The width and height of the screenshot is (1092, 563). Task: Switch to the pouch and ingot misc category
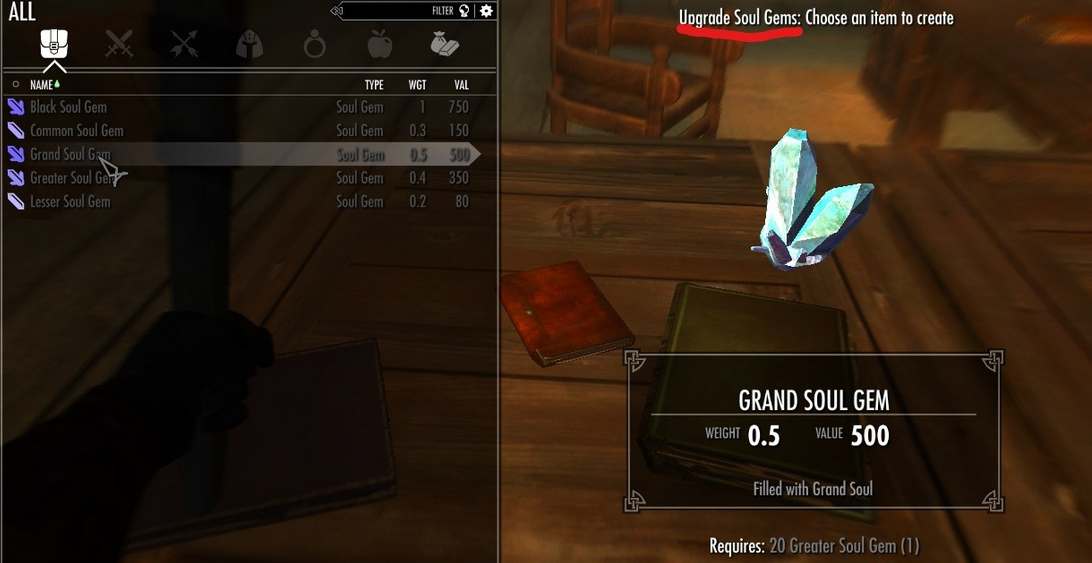point(444,44)
